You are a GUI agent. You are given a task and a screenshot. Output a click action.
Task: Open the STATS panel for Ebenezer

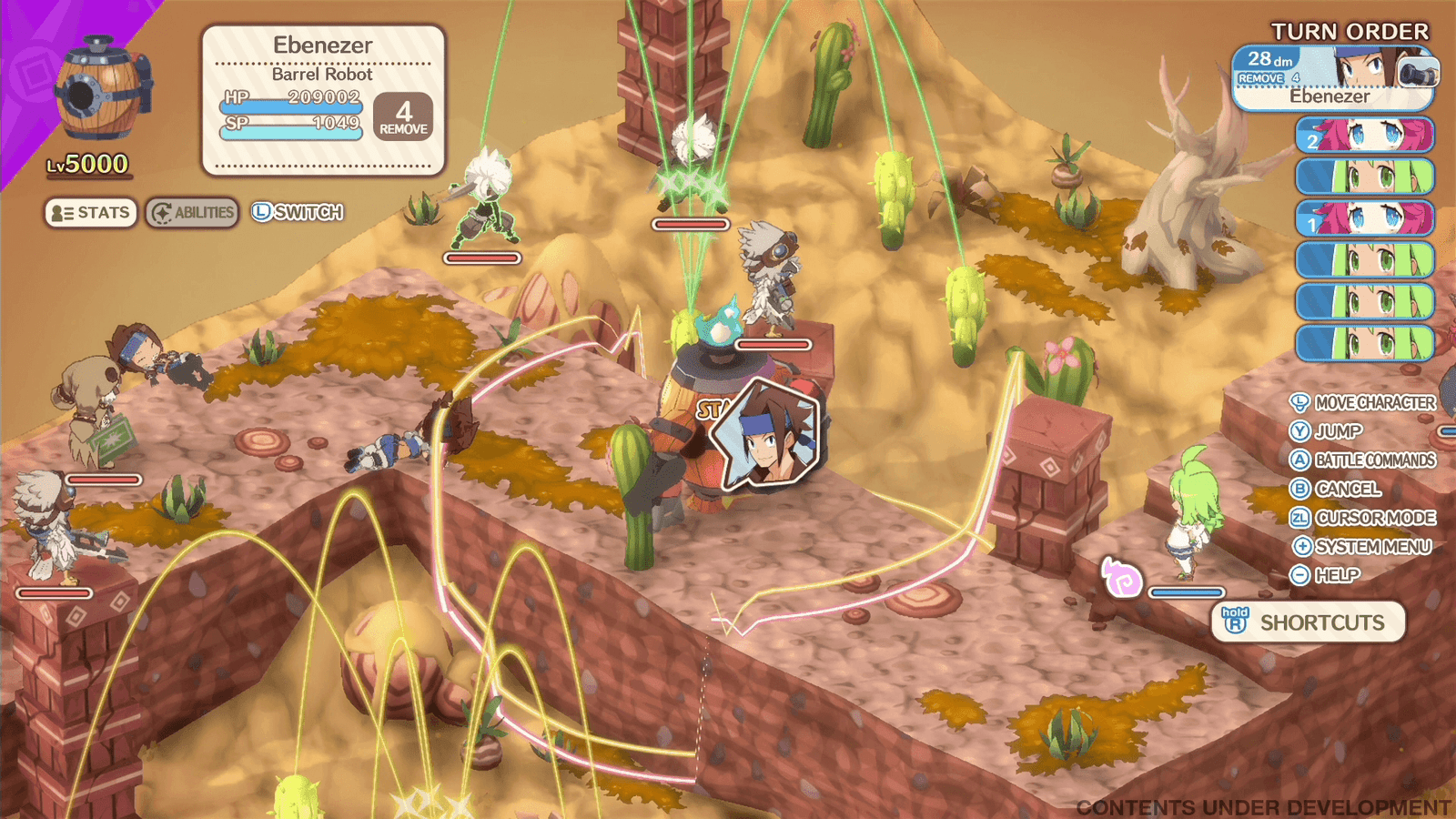tap(91, 213)
